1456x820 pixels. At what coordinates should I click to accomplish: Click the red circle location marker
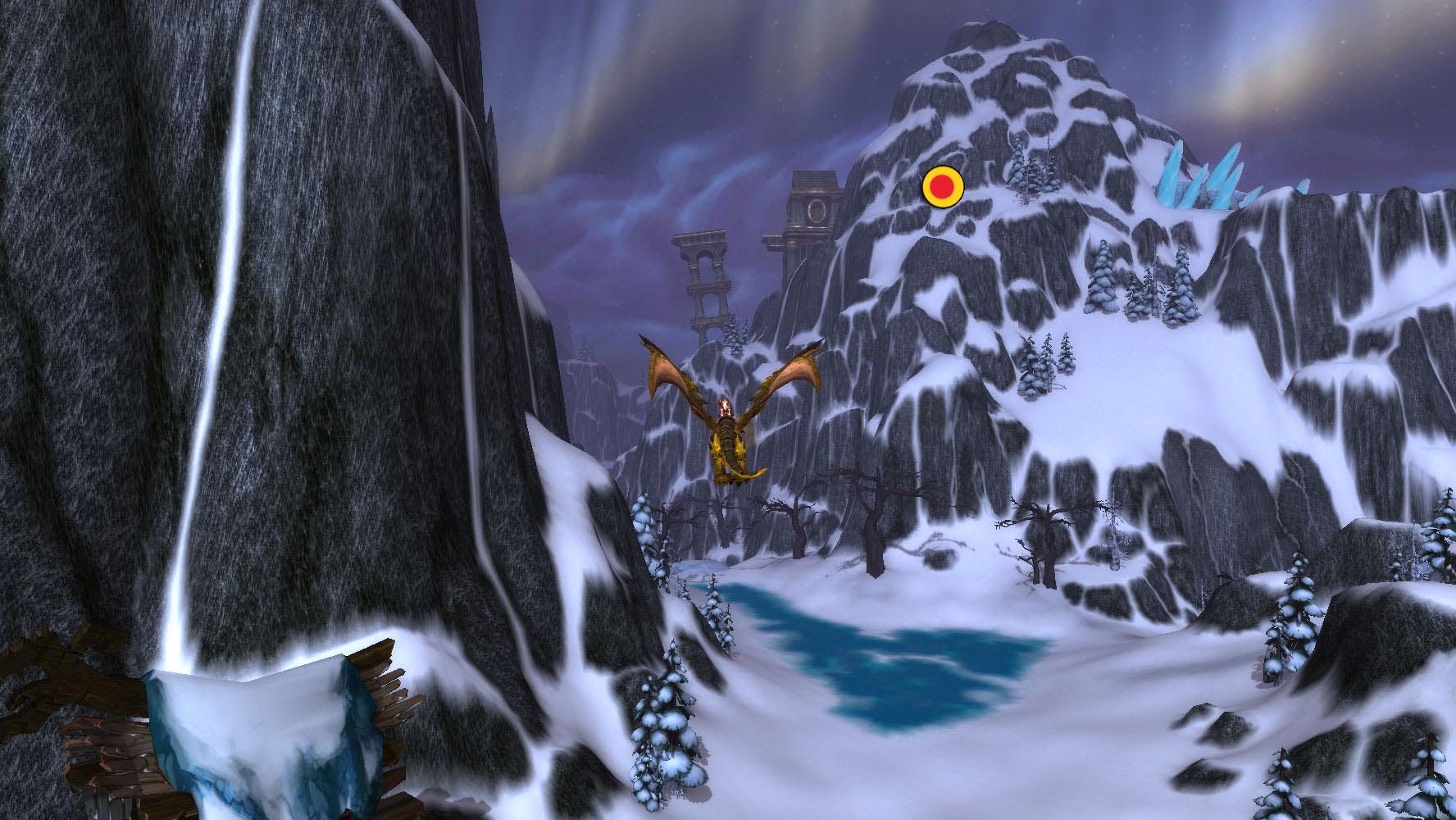(x=942, y=188)
